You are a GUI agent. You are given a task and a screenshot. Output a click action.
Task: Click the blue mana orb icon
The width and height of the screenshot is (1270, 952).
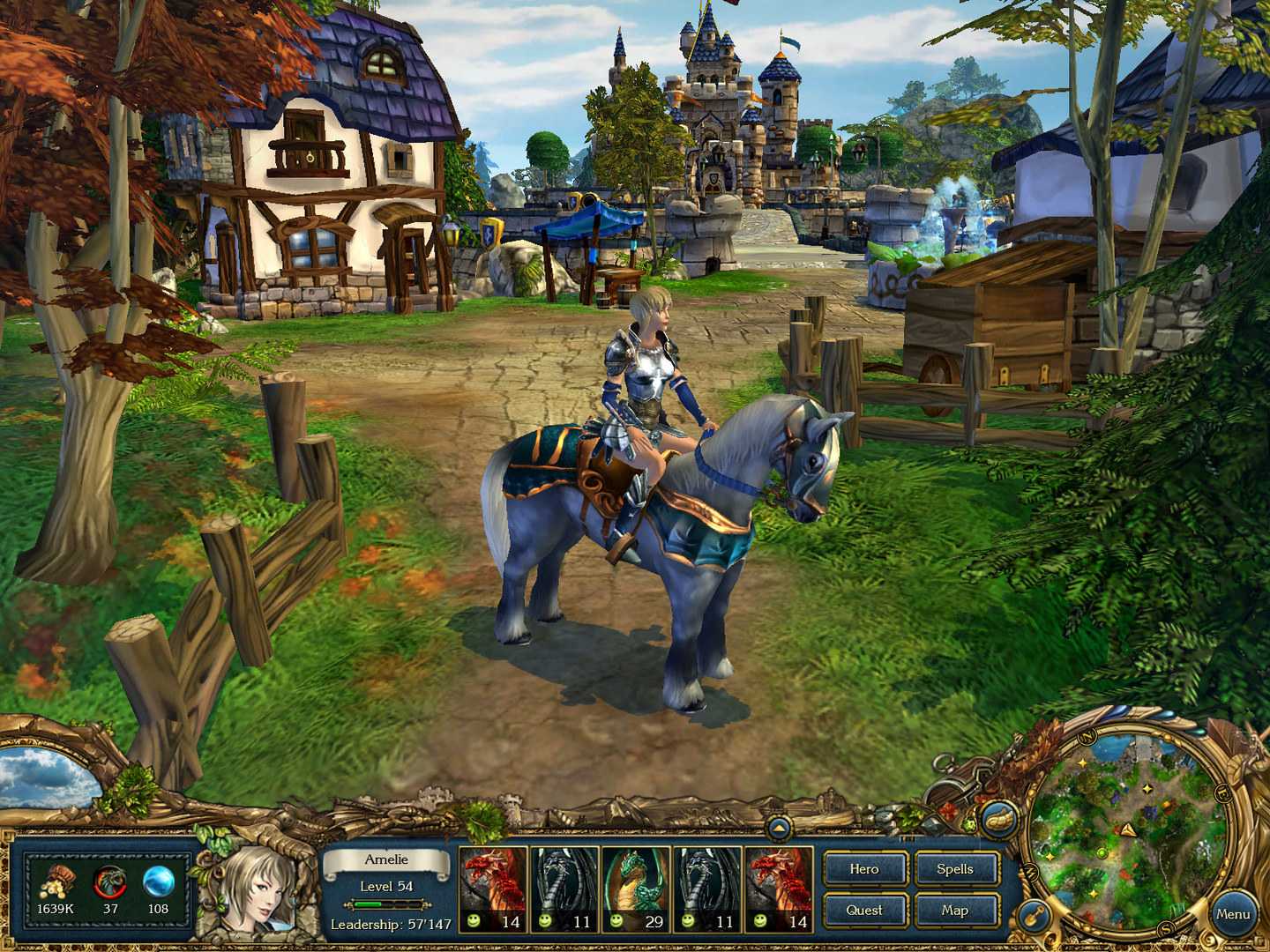(x=159, y=881)
